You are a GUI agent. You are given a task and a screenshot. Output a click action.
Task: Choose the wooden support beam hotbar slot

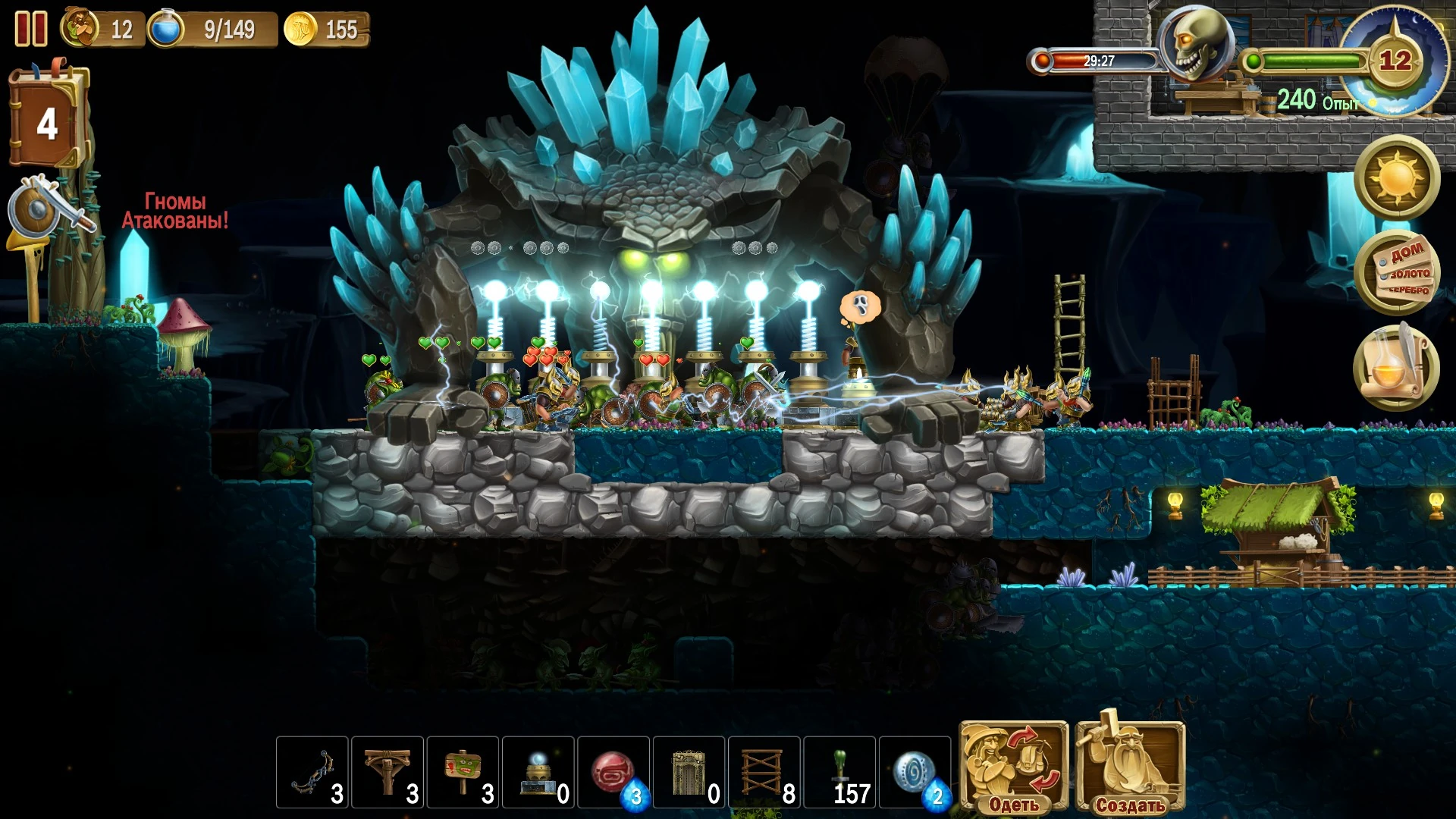387,772
